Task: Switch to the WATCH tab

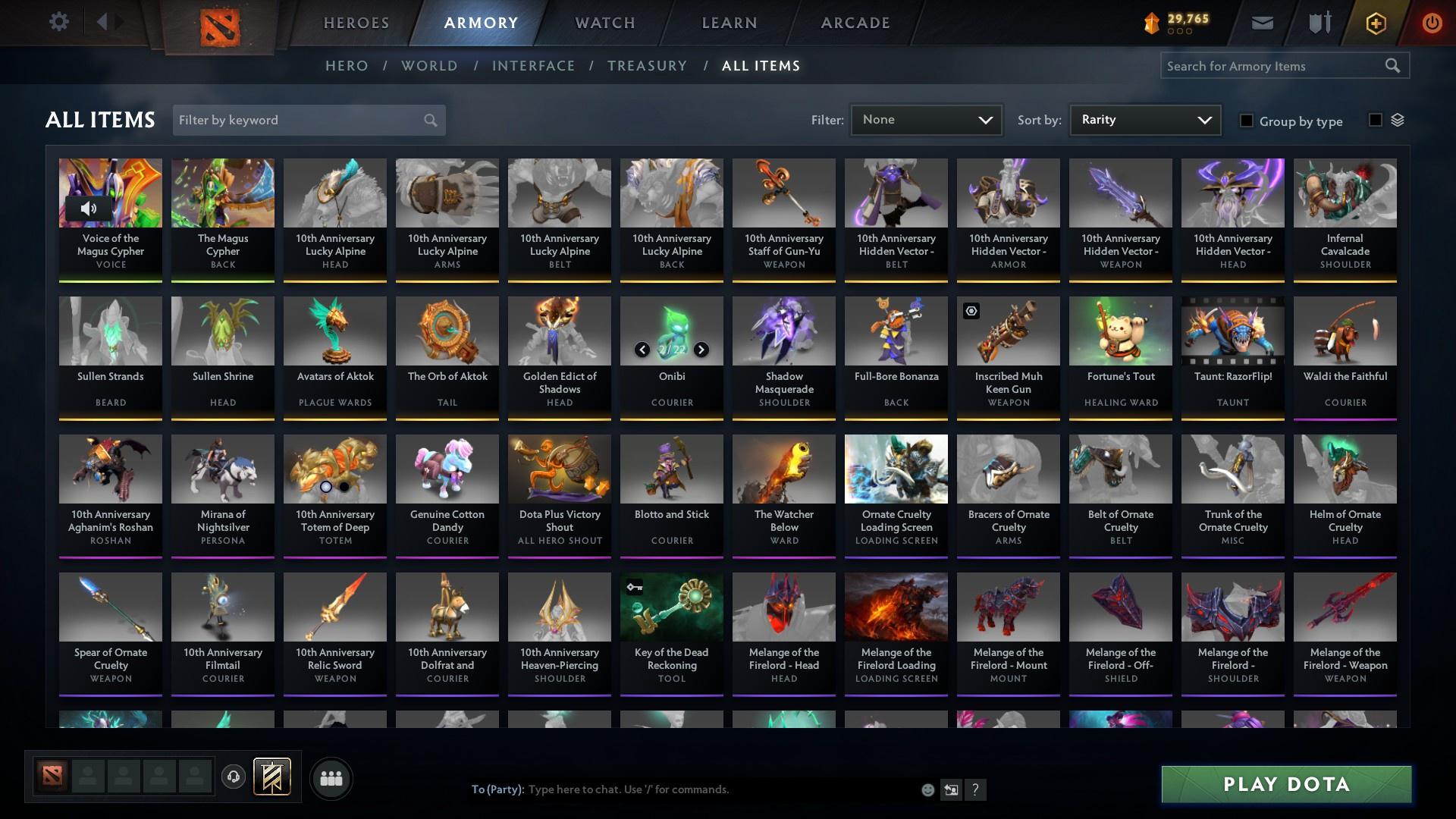Action: coord(604,23)
